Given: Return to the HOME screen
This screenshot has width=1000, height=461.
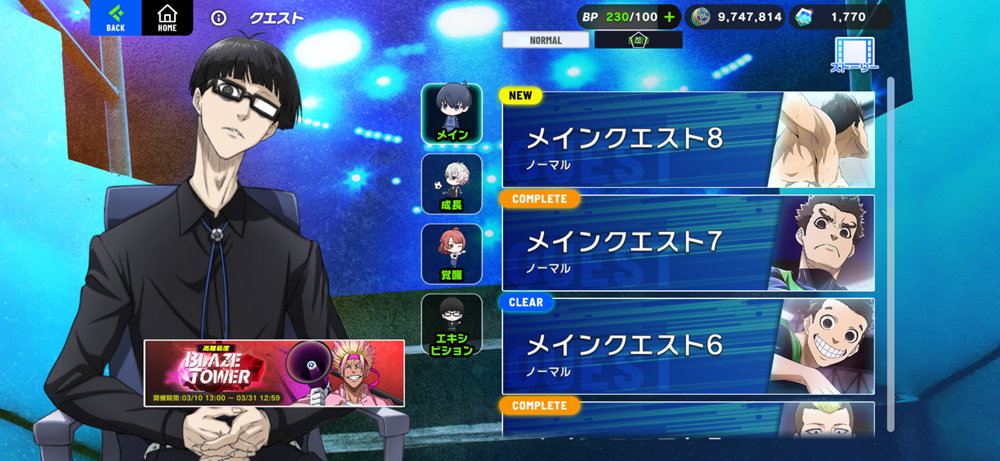Looking at the screenshot, I should pos(167,18).
